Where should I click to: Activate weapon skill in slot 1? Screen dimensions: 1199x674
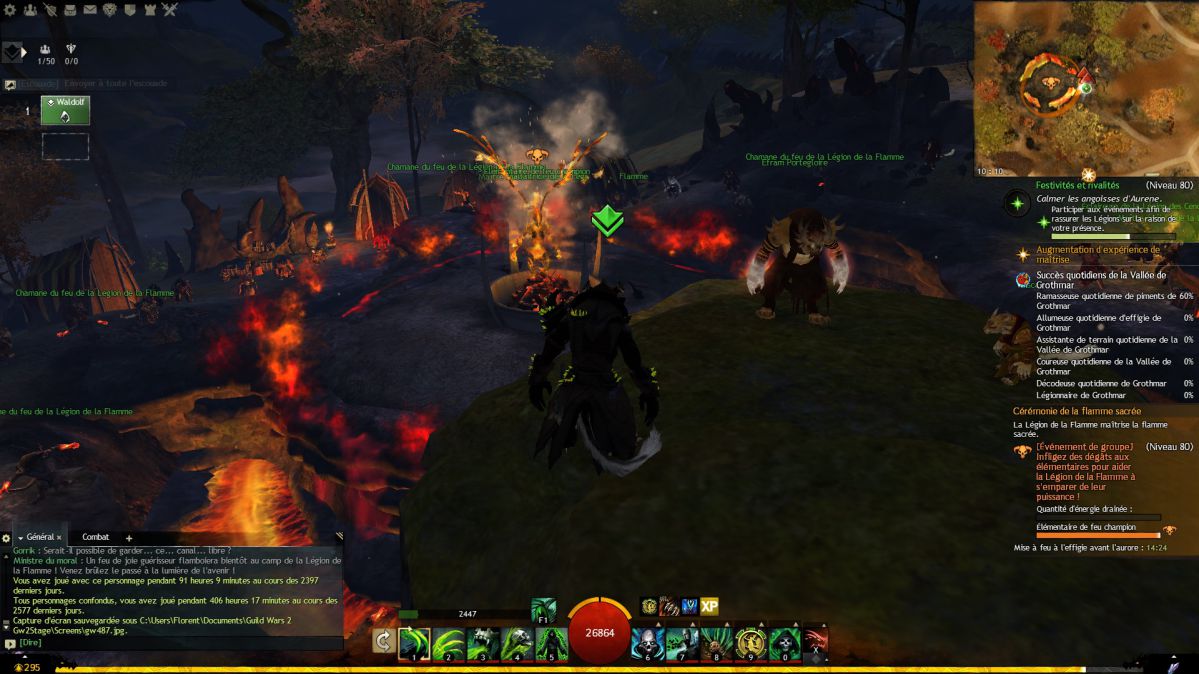pyautogui.click(x=415, y=642)
